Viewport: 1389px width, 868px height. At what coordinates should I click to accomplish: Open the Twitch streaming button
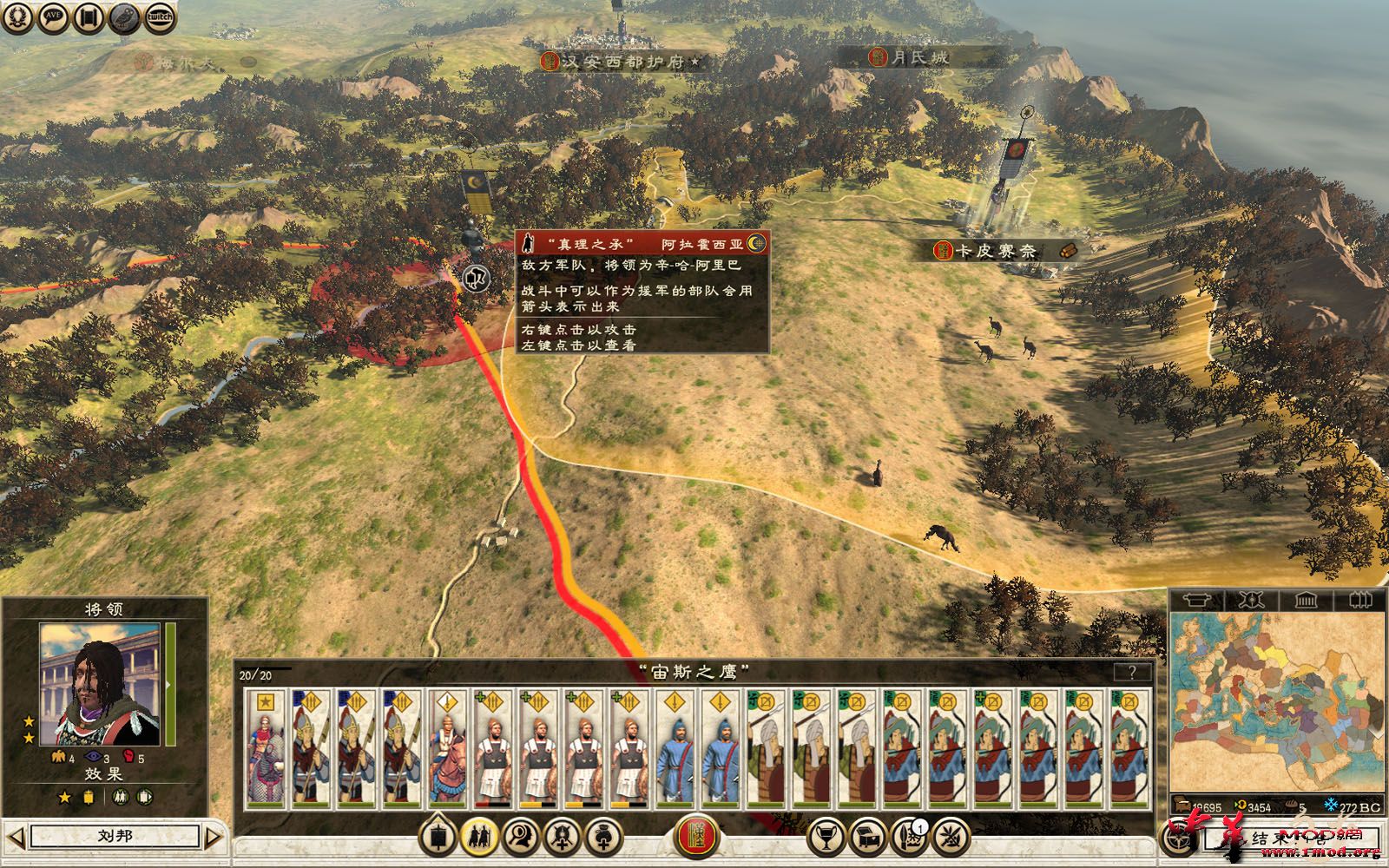[x=159, y=16]
